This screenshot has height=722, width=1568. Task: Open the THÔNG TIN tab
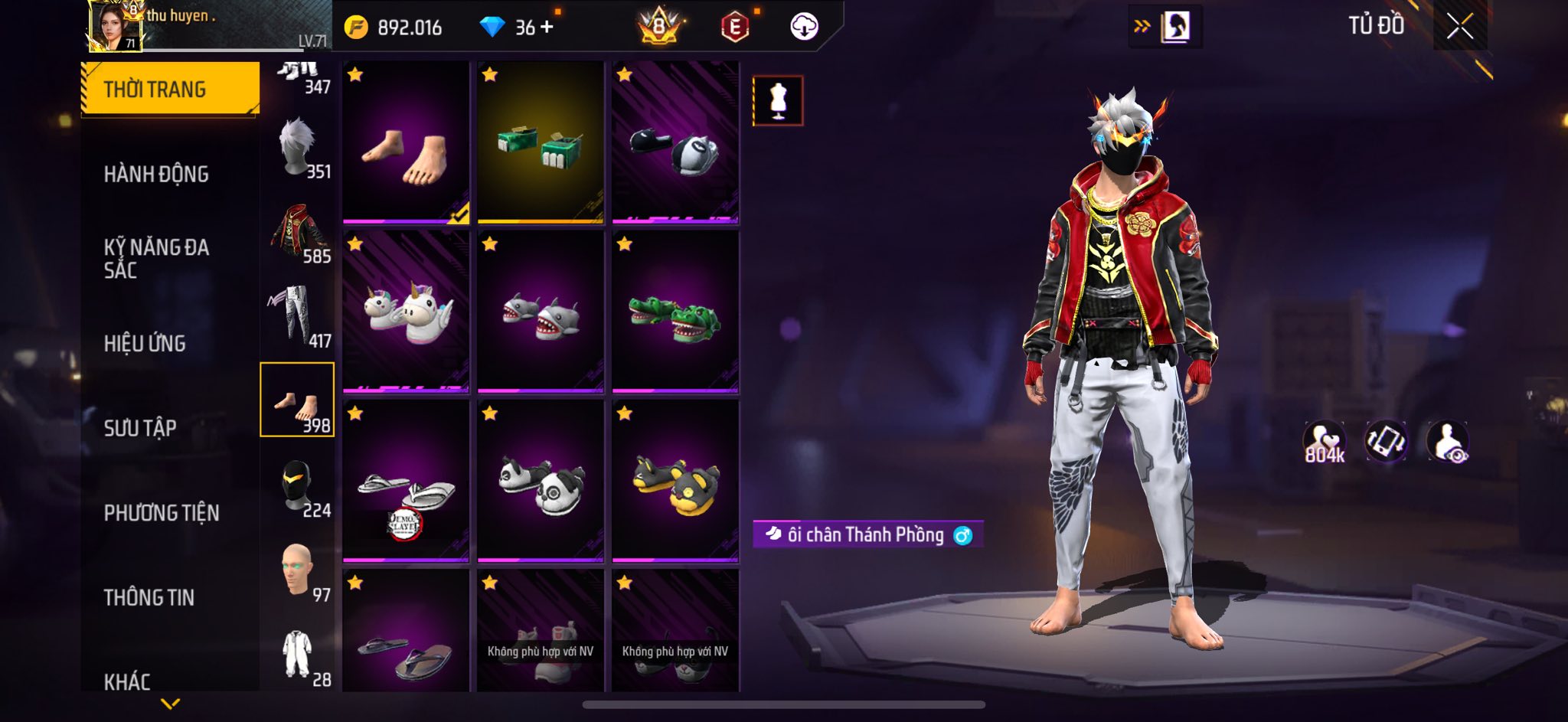[x=149, y=597]
